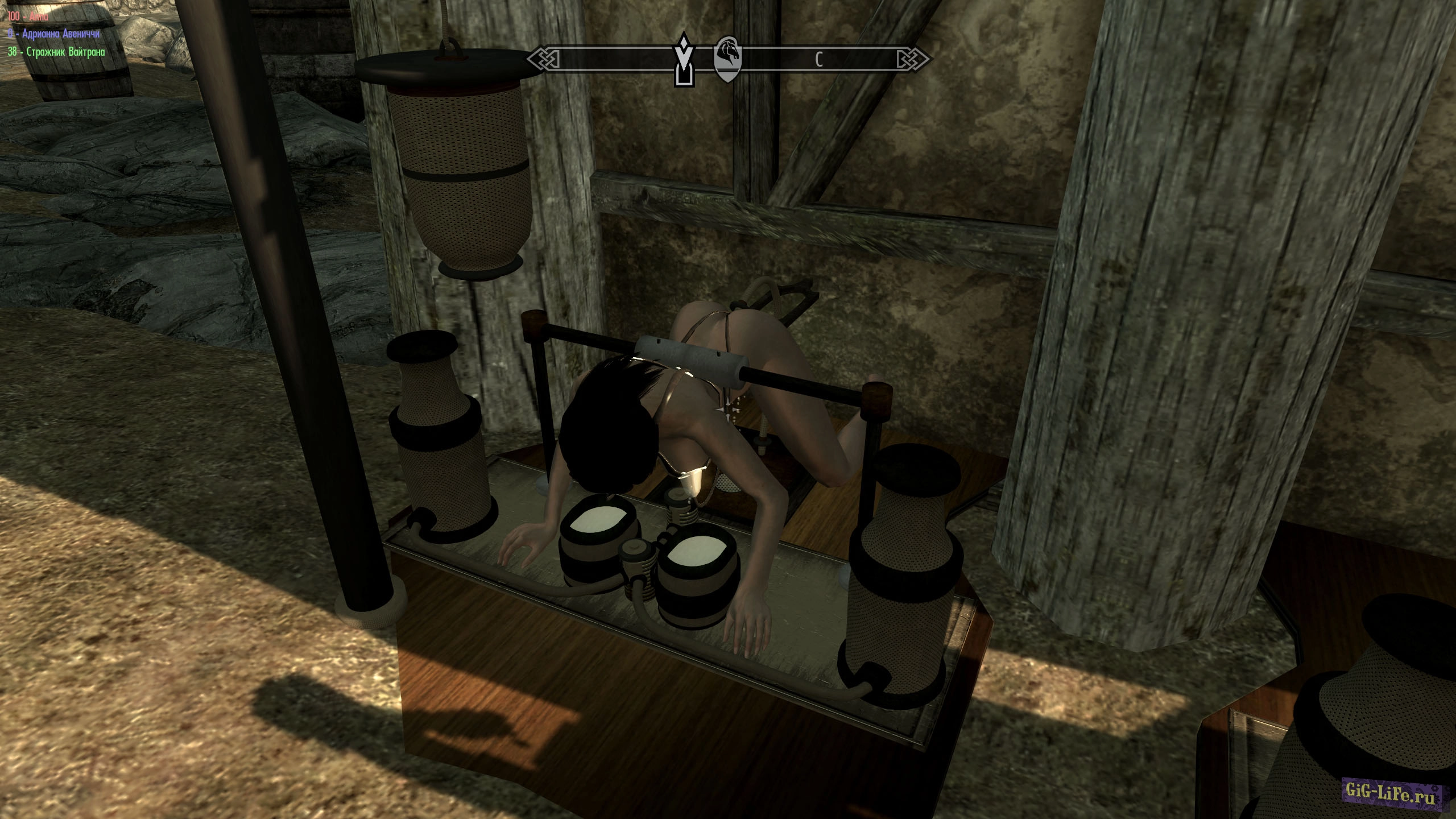Choose the Адрианна Авениччи list entry

tap(54, 34)
